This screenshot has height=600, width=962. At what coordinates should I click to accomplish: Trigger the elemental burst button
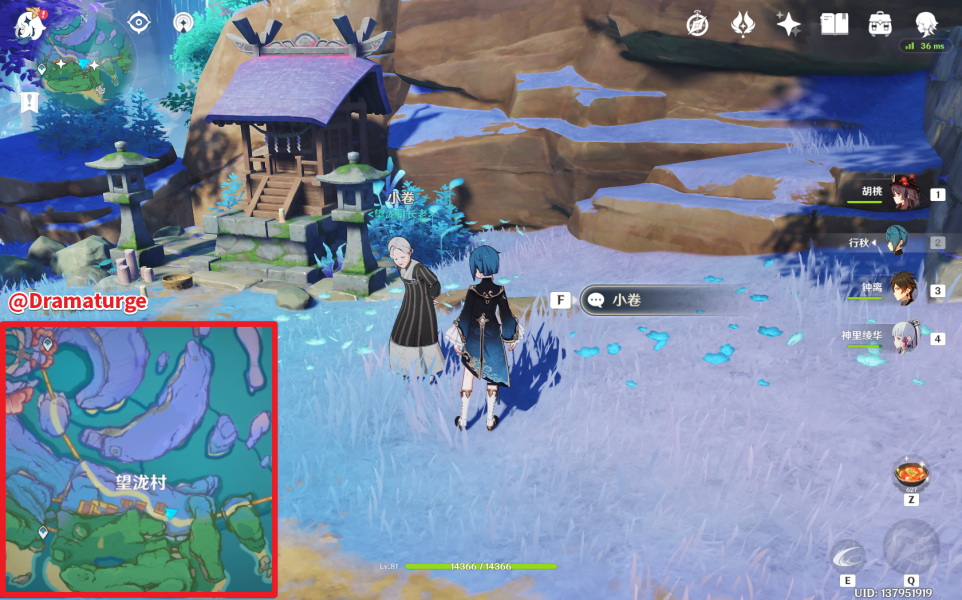coord(911,547)
